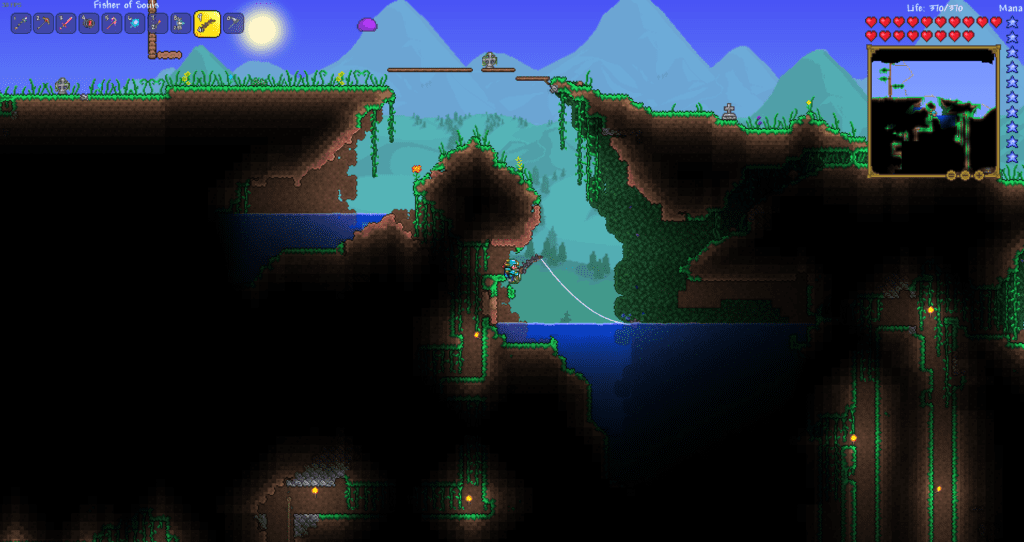
Task: Choose the round red item in slot 4
Action: (89, 23)
